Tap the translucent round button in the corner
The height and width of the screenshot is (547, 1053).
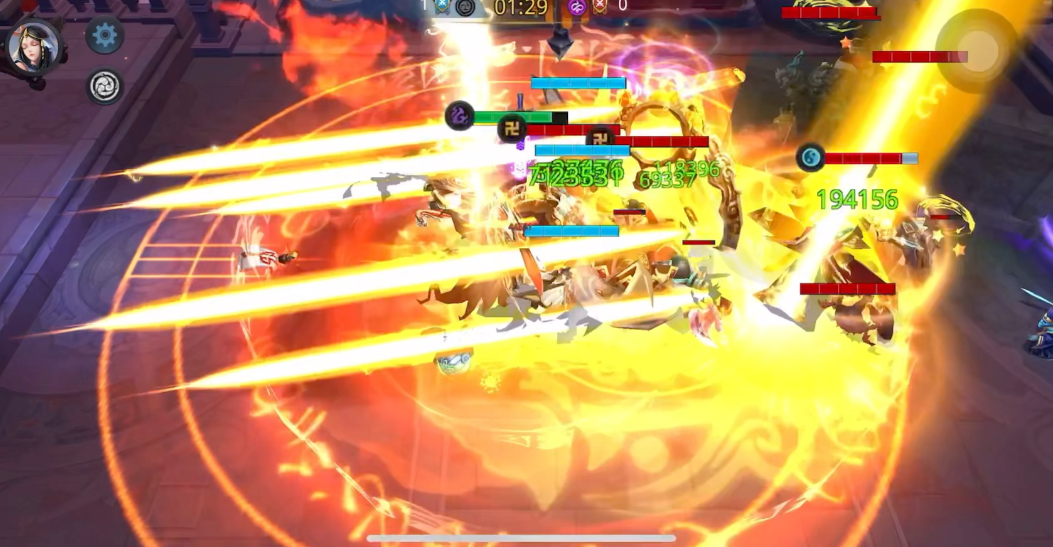tap(976, 50)
